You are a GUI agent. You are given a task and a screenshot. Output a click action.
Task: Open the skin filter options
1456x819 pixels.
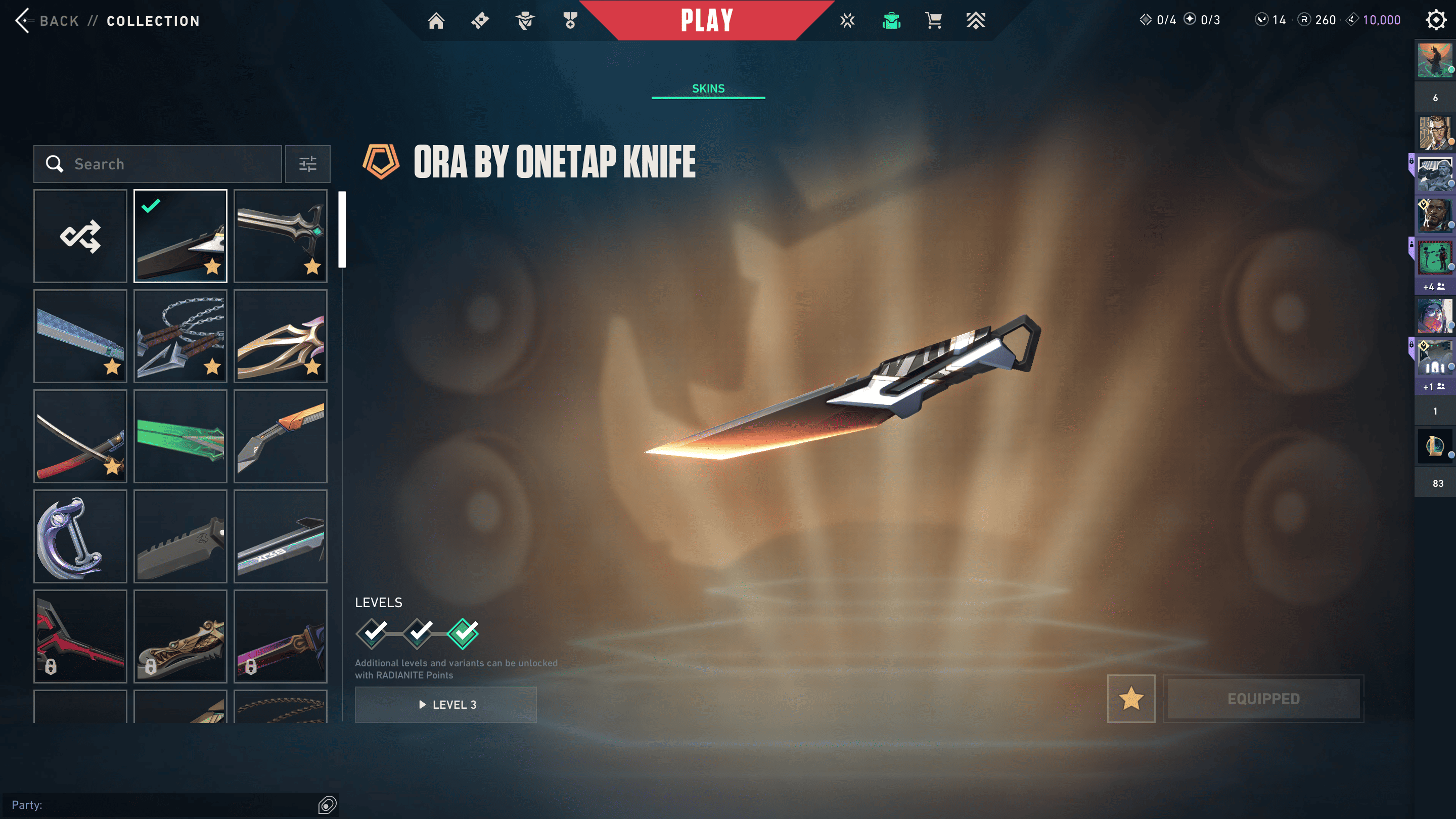[307, 164]
